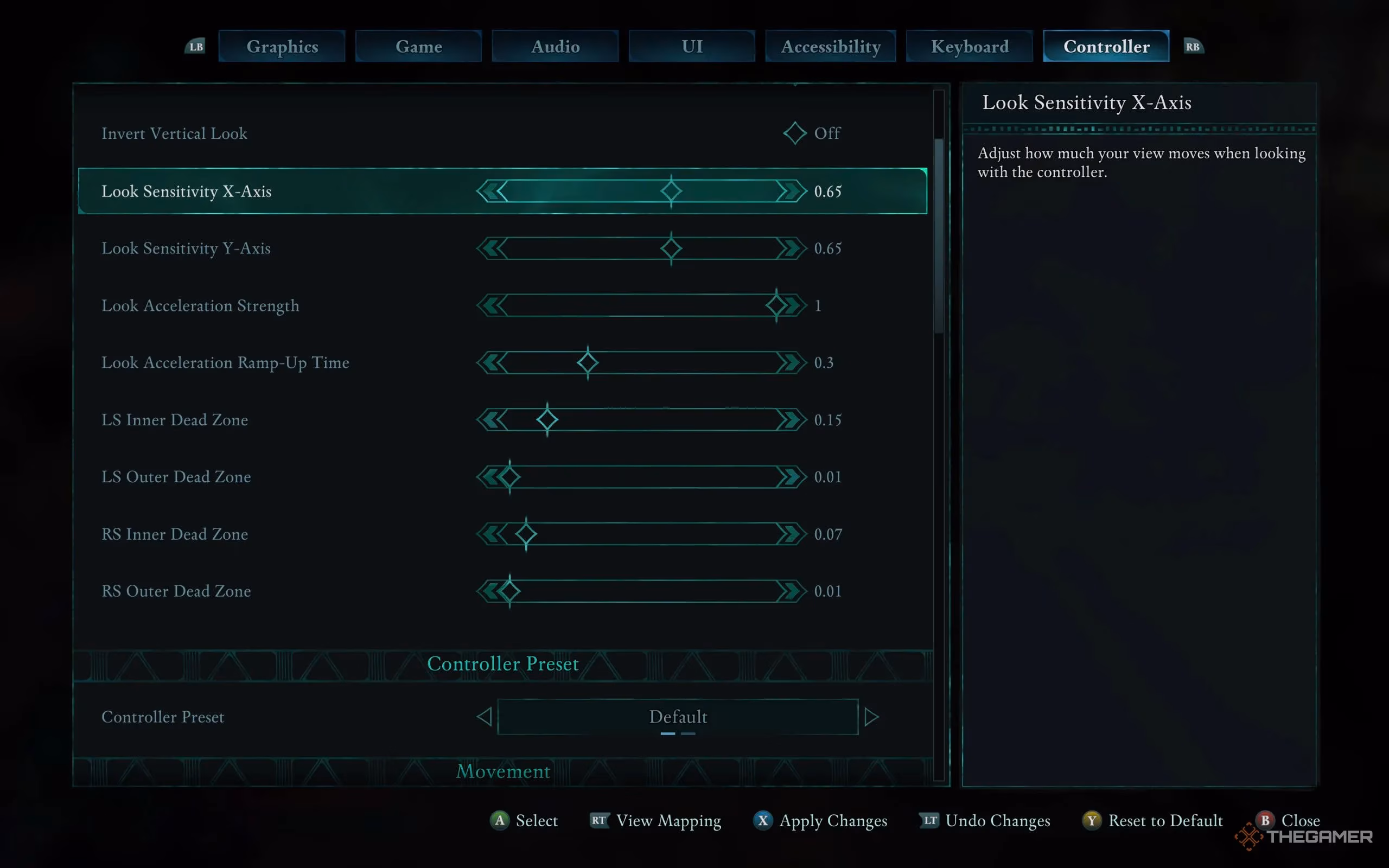Click the LT Undo Changes trigger icon

tap(931, 820)
